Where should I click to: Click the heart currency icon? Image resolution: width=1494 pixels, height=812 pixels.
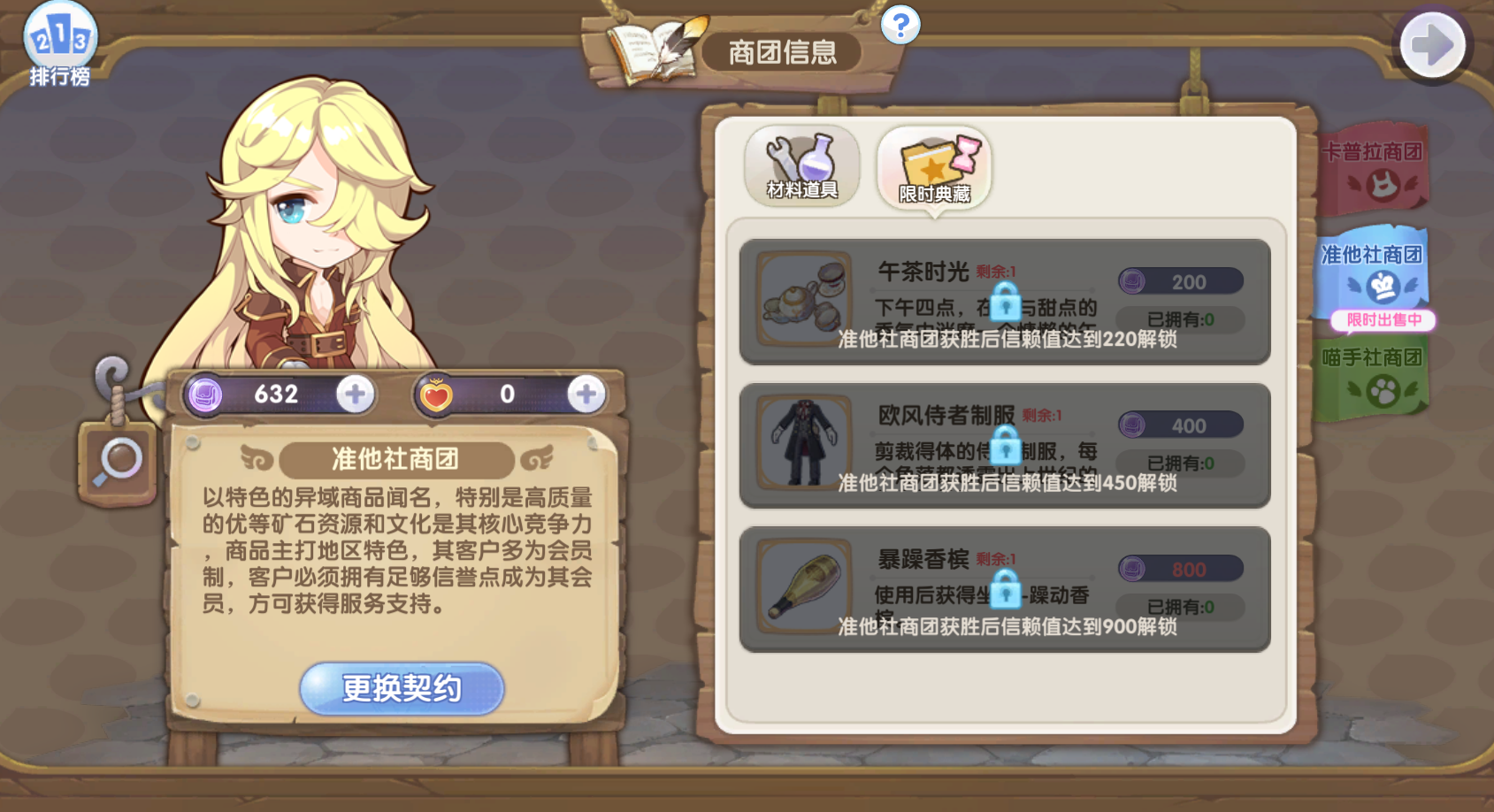[x=437, y=395]
